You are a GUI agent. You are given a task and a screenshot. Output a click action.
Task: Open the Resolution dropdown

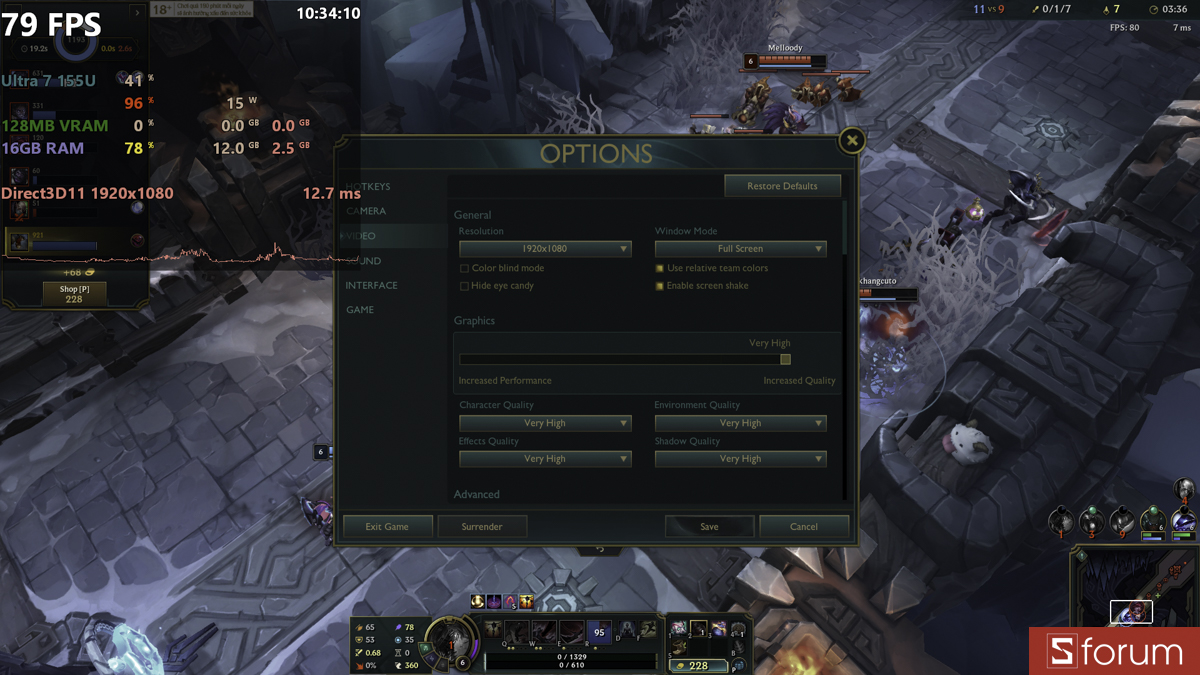click(545, 249)
